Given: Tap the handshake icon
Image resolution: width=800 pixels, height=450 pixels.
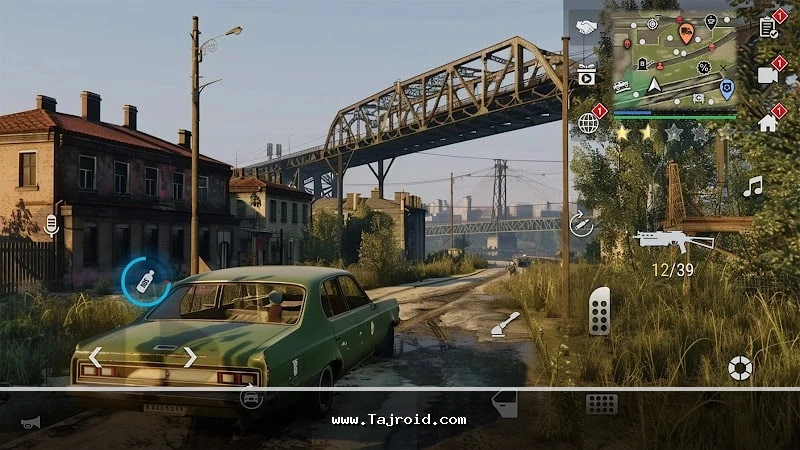Looking at the screenshot, I should [x=586, y=28].
